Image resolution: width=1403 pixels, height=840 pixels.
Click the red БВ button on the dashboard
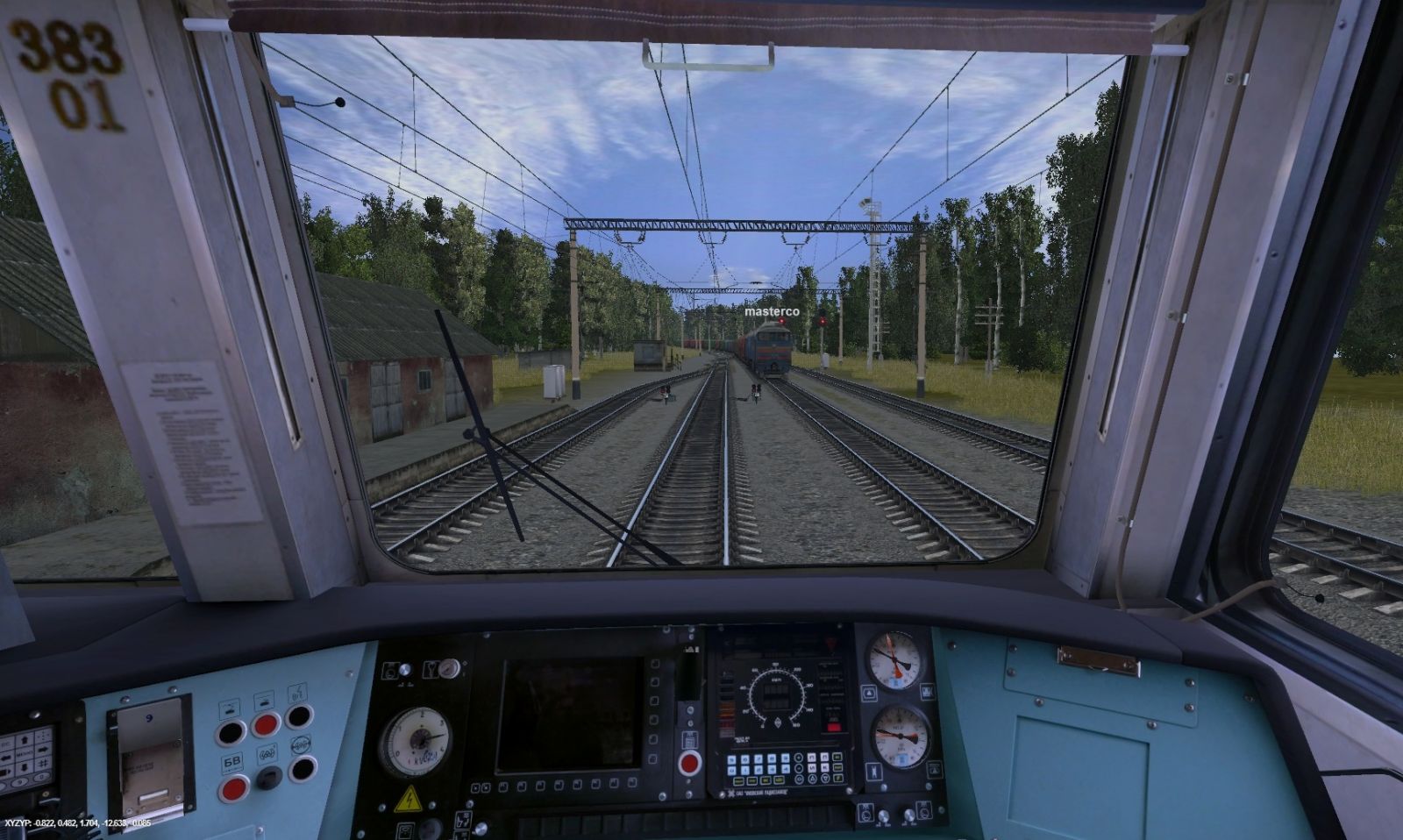point(233,788)
